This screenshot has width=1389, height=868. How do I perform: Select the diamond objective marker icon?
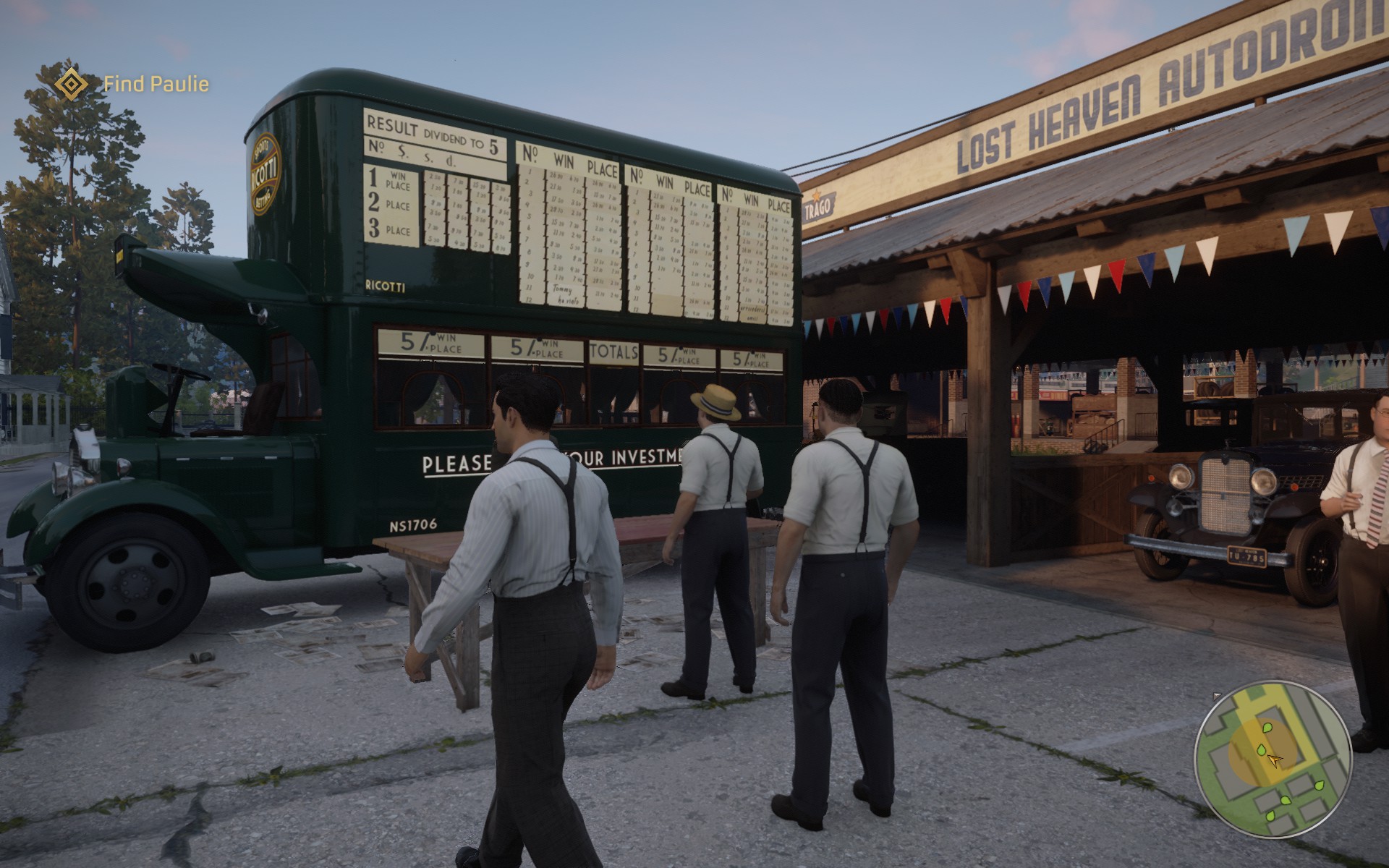click(71, 84)
